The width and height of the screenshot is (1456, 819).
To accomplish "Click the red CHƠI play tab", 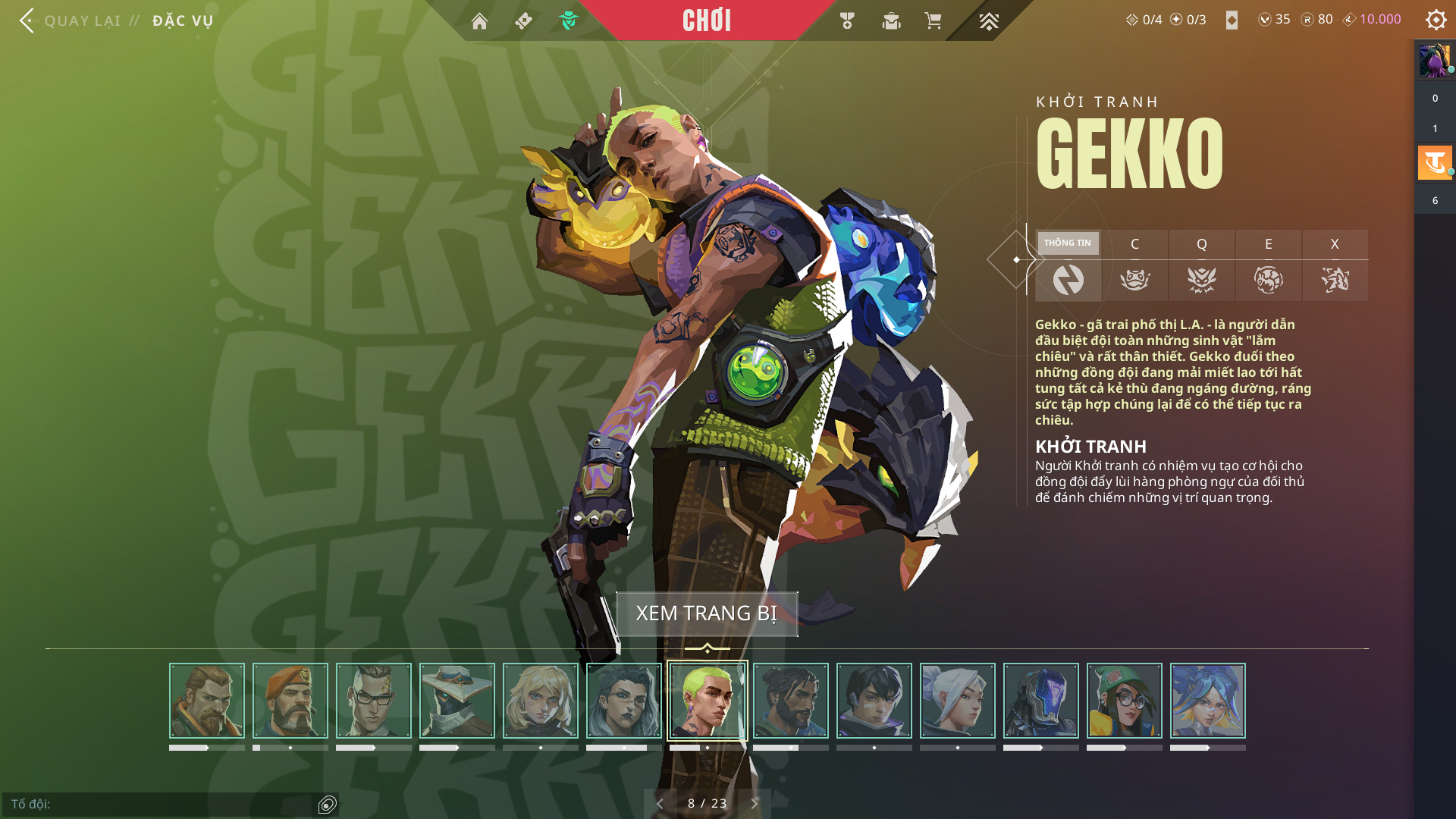I will tap(706, 20).
